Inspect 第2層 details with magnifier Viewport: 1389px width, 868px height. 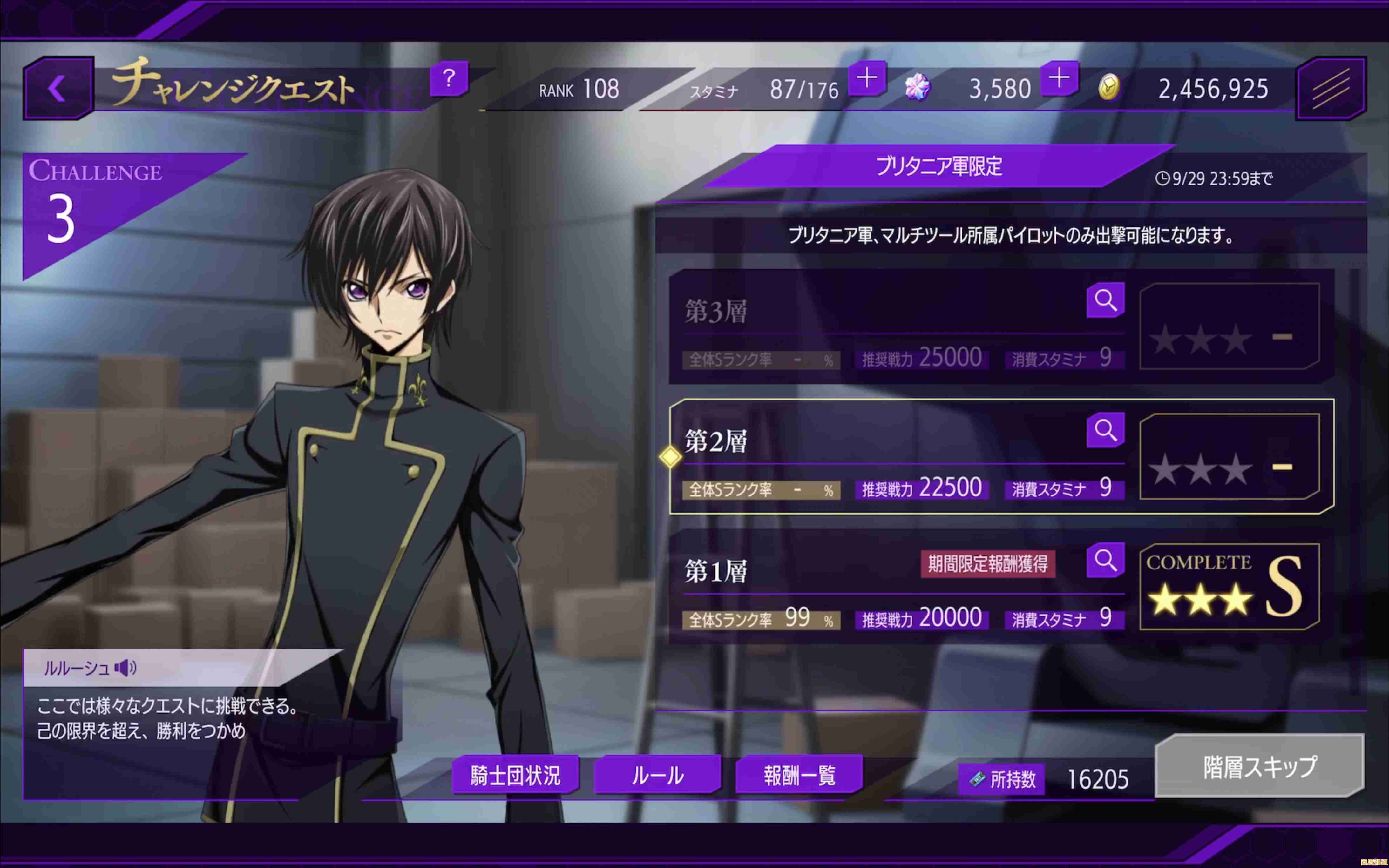click(x=1105, y=430)
